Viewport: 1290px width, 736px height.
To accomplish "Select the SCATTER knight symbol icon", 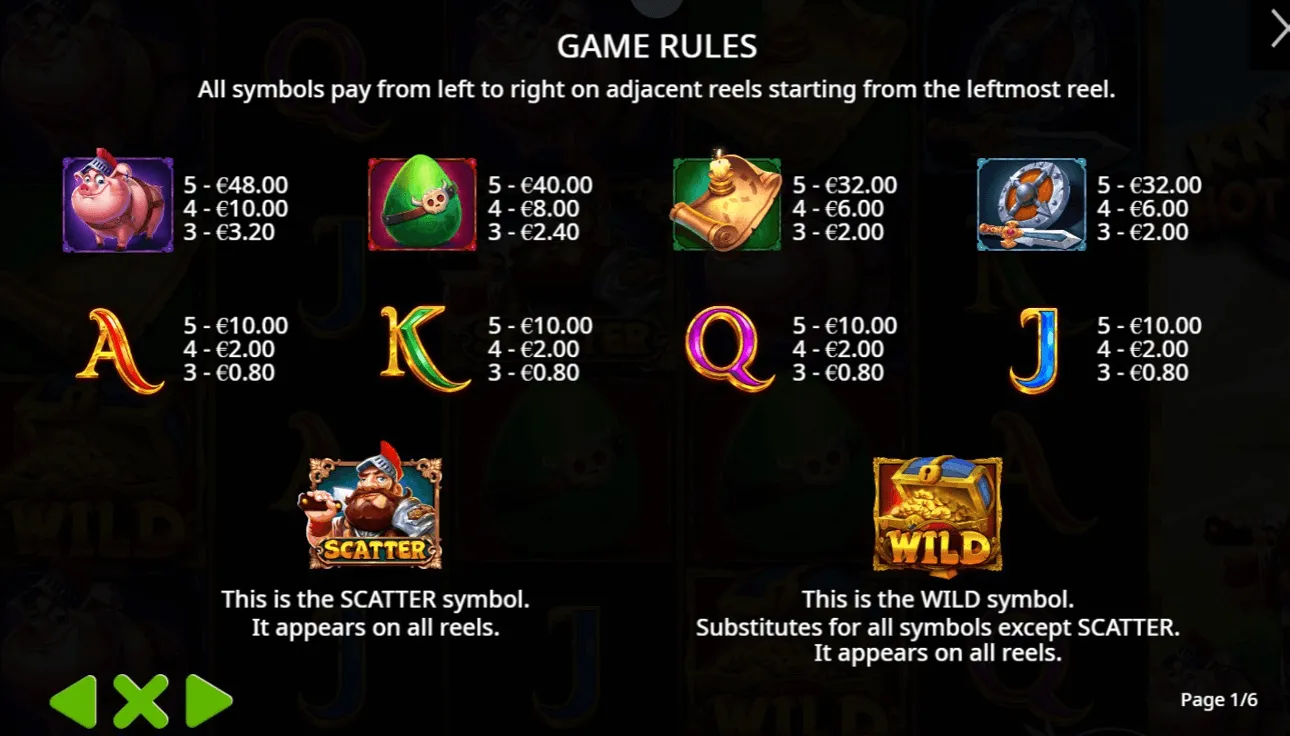I will pos(375,510).
